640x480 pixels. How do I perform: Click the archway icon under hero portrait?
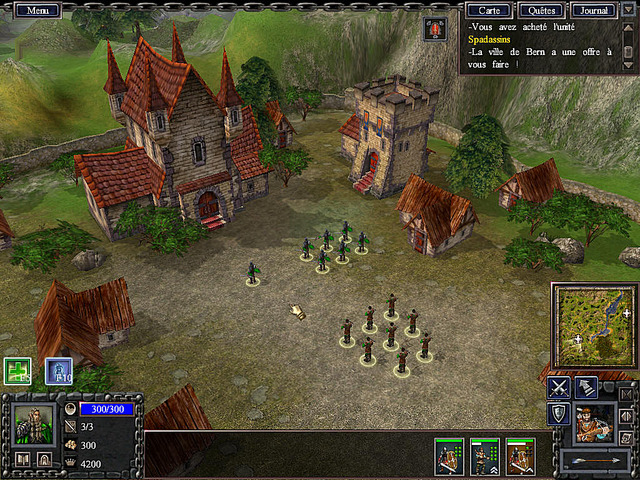coord(46,460)
